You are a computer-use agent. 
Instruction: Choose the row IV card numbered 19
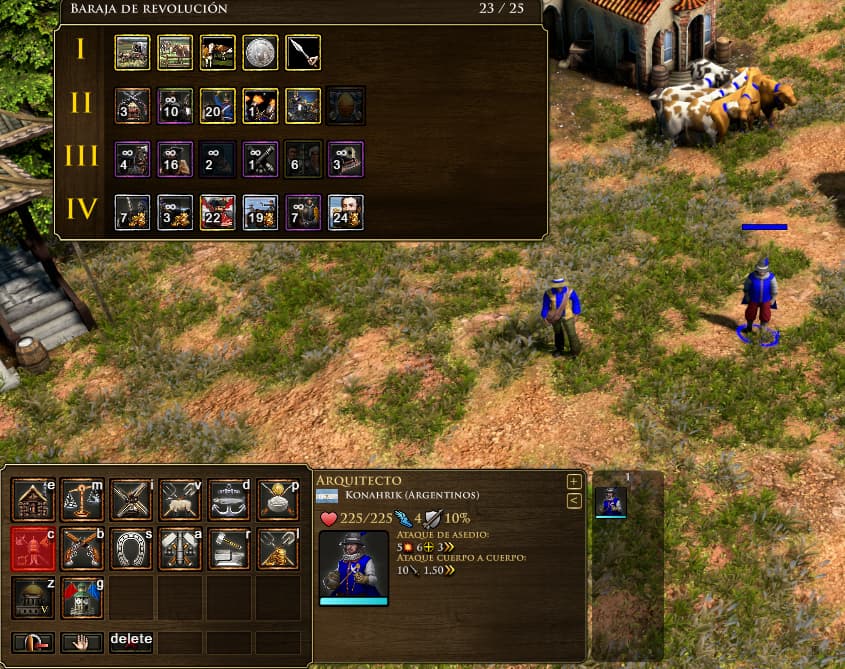(x=260, y=212)
